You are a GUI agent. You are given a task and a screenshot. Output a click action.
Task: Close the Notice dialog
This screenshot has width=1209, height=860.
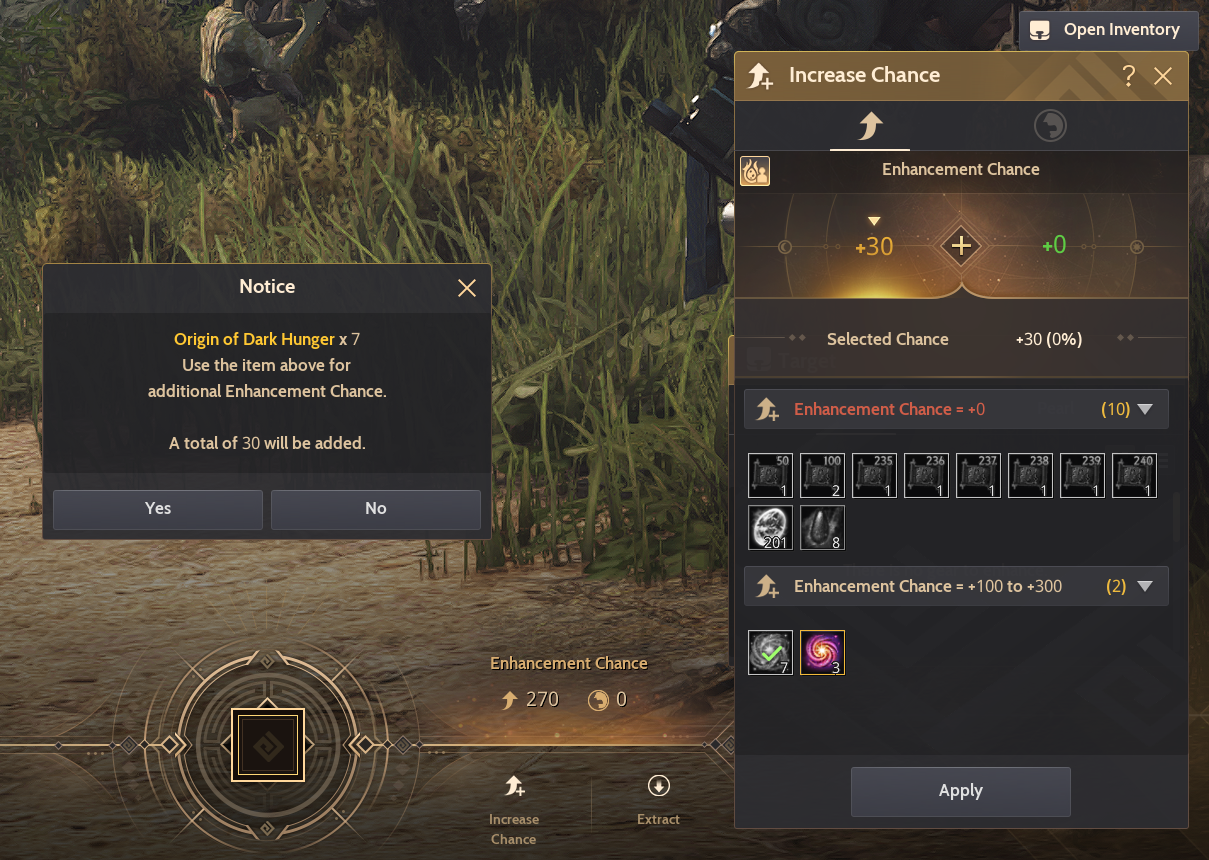466,288
